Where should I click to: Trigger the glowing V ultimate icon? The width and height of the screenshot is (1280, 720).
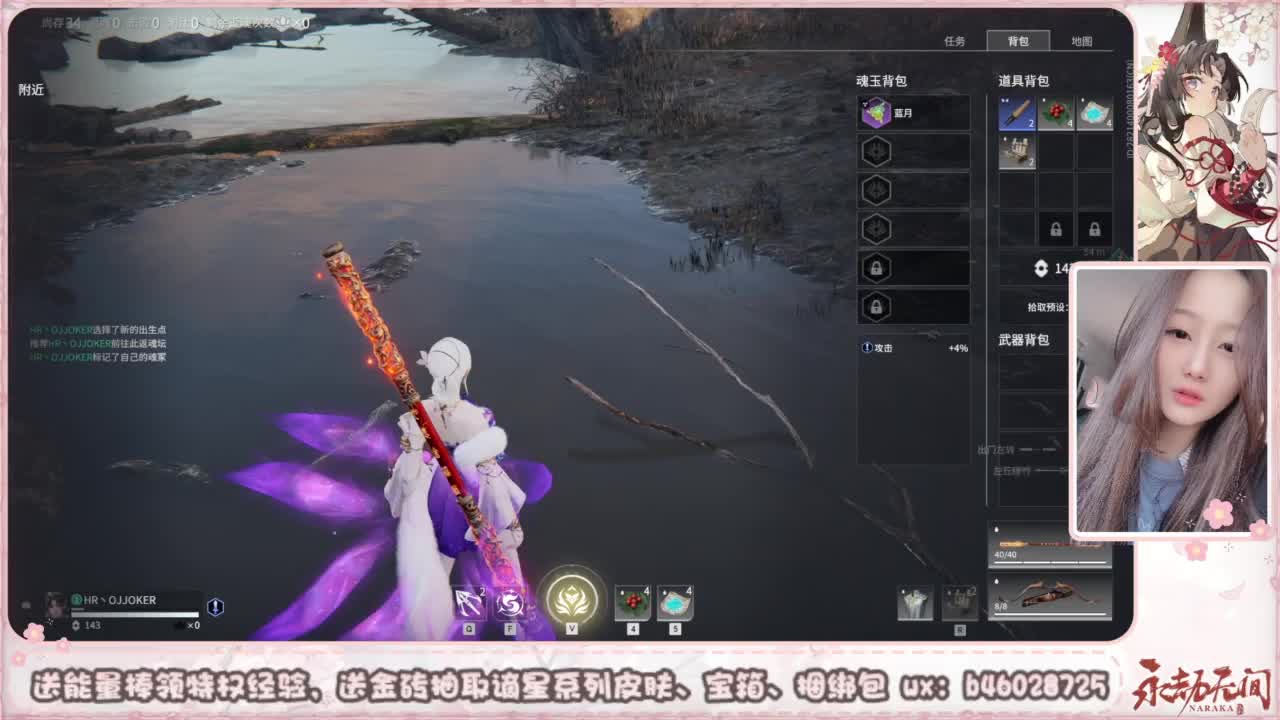pyautogui.click(x=572, y=600)
